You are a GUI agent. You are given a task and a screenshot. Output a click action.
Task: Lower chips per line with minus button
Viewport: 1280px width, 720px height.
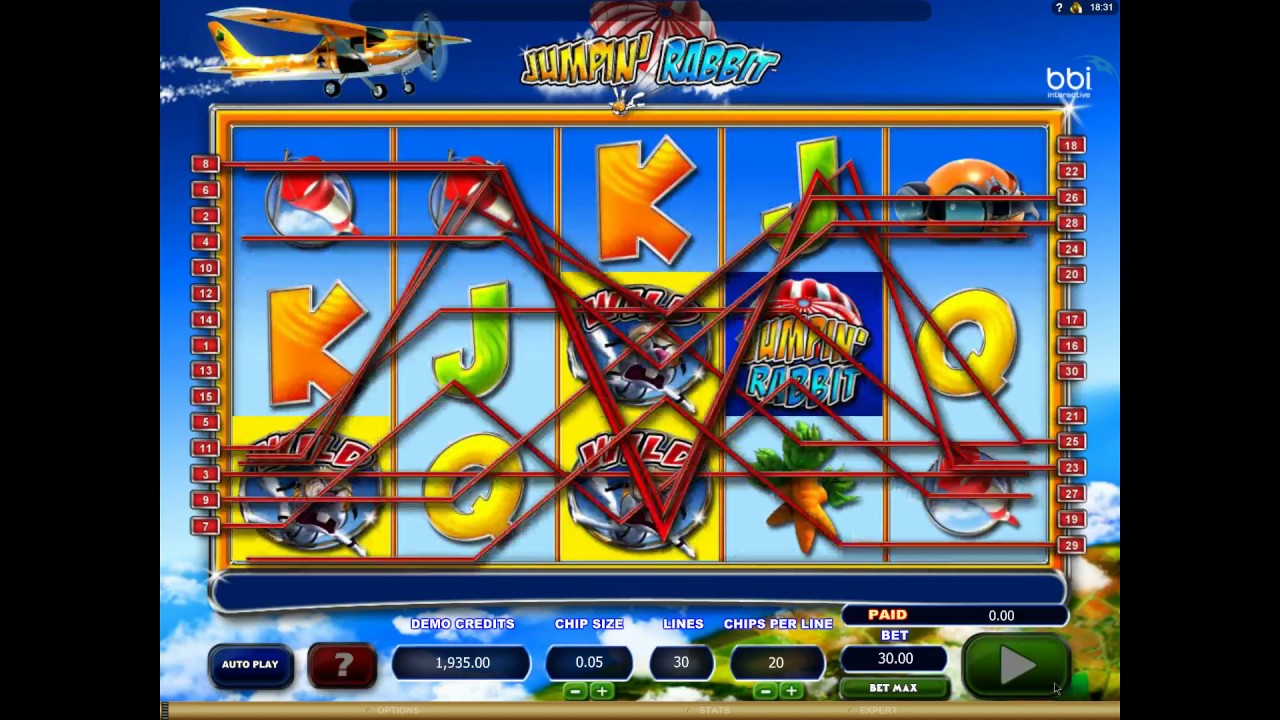pyautogui.click(x=766, y=691)
